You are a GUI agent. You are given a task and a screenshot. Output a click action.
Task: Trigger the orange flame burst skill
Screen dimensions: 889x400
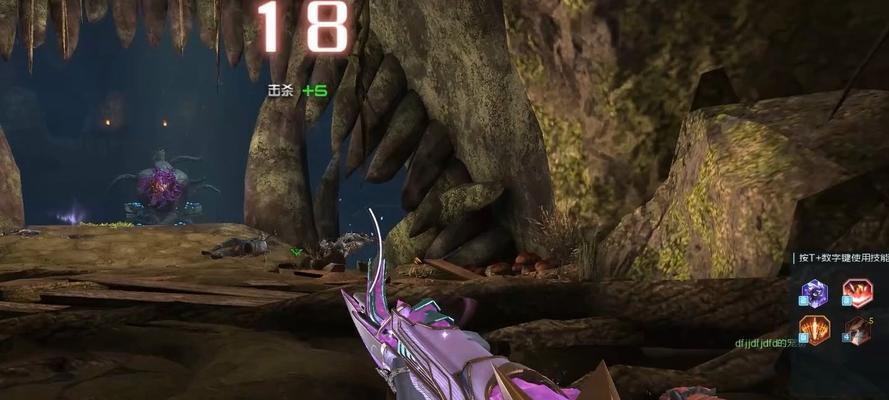click(815, 330)
